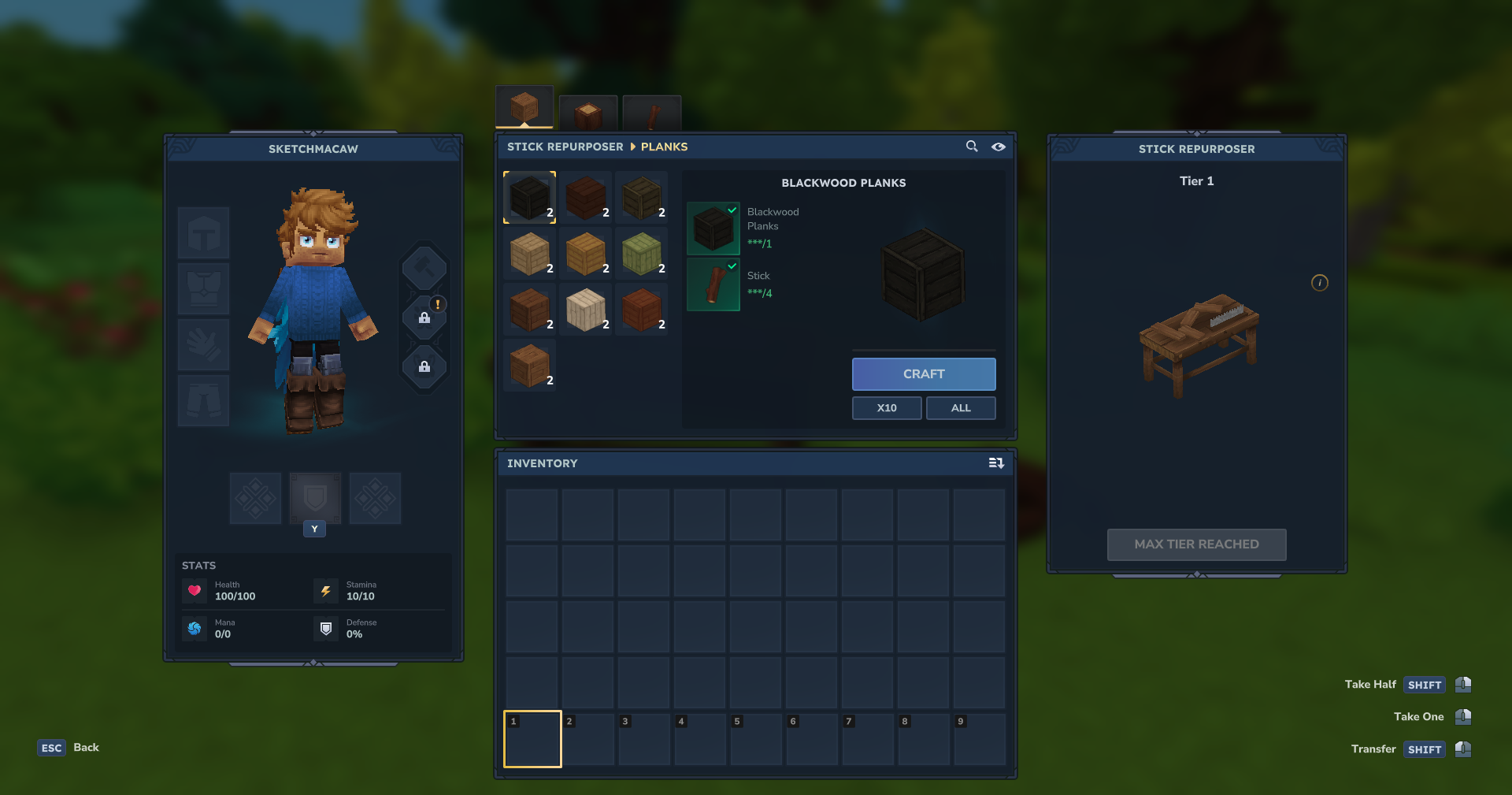Switch to the wood log category tab
The width and height of the screenshot is (1512, 795).
tap(587, 113)
